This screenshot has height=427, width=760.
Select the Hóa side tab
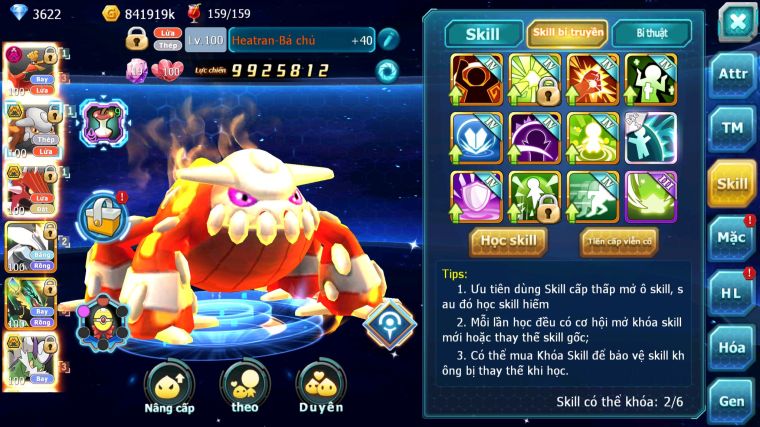click(x=732, y=347)
